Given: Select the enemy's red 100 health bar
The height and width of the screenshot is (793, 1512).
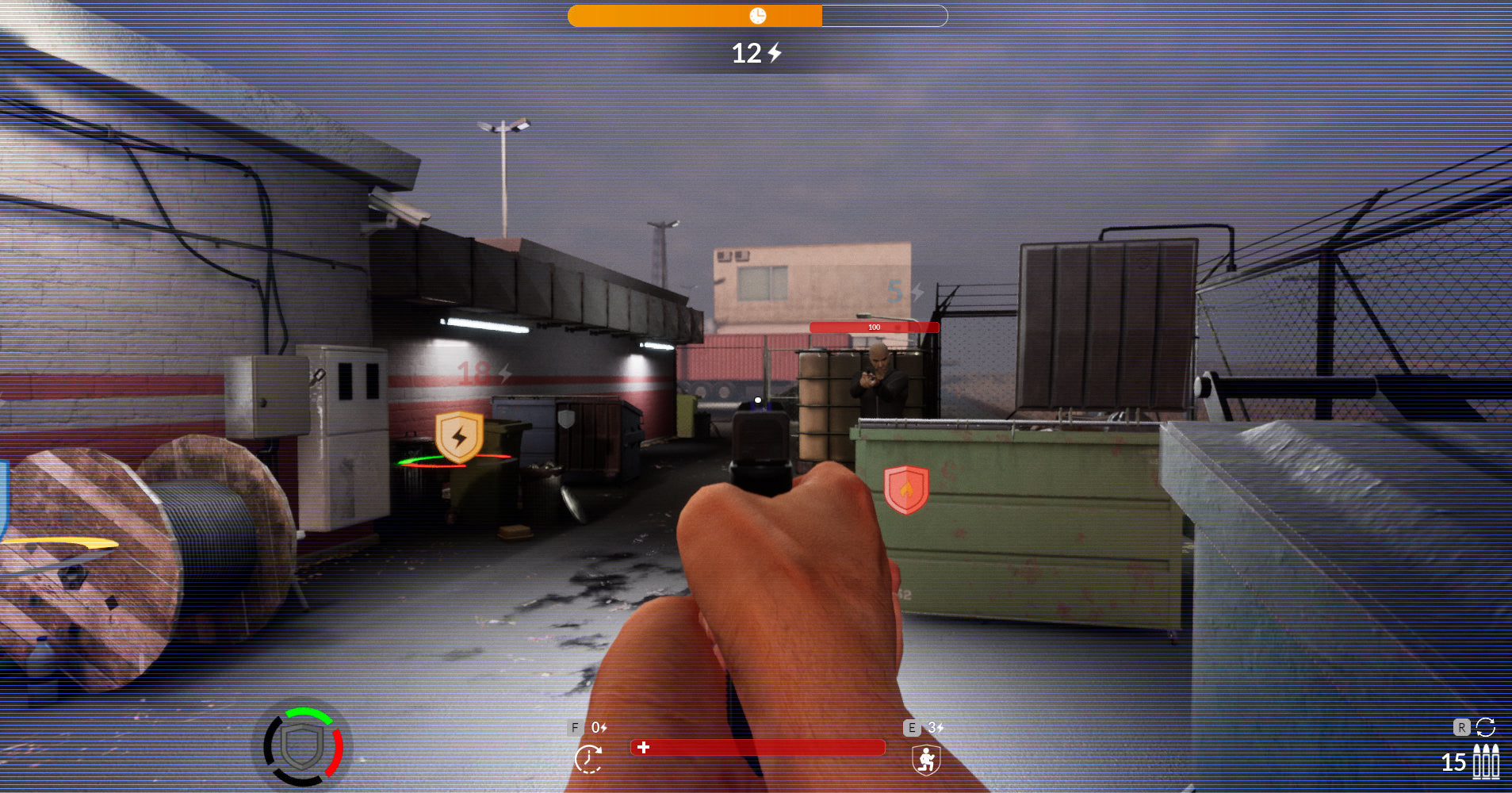Looking at the screenshot, I should coord(873,327).
